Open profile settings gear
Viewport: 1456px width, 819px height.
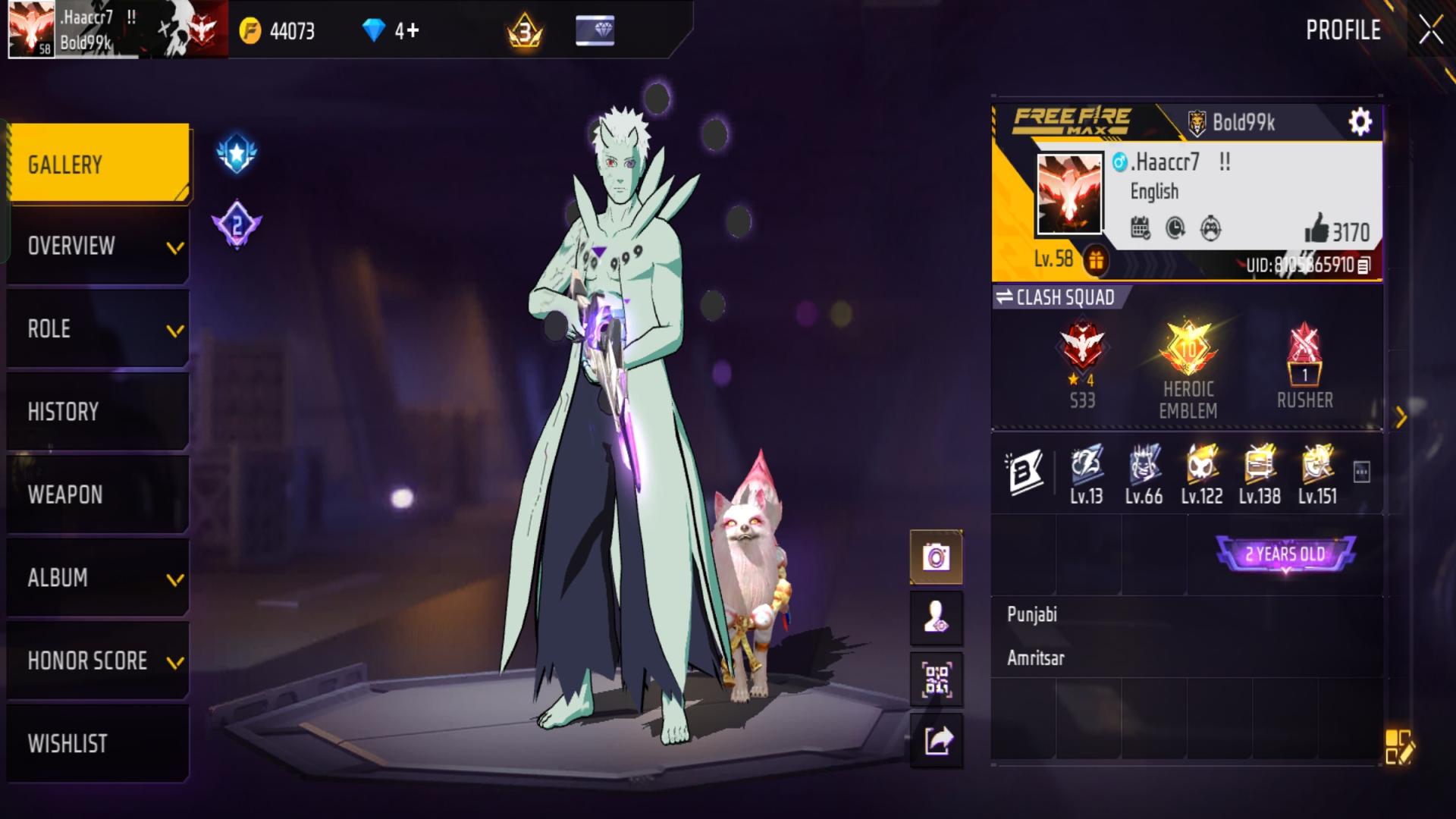click(x=1360, y=121)
